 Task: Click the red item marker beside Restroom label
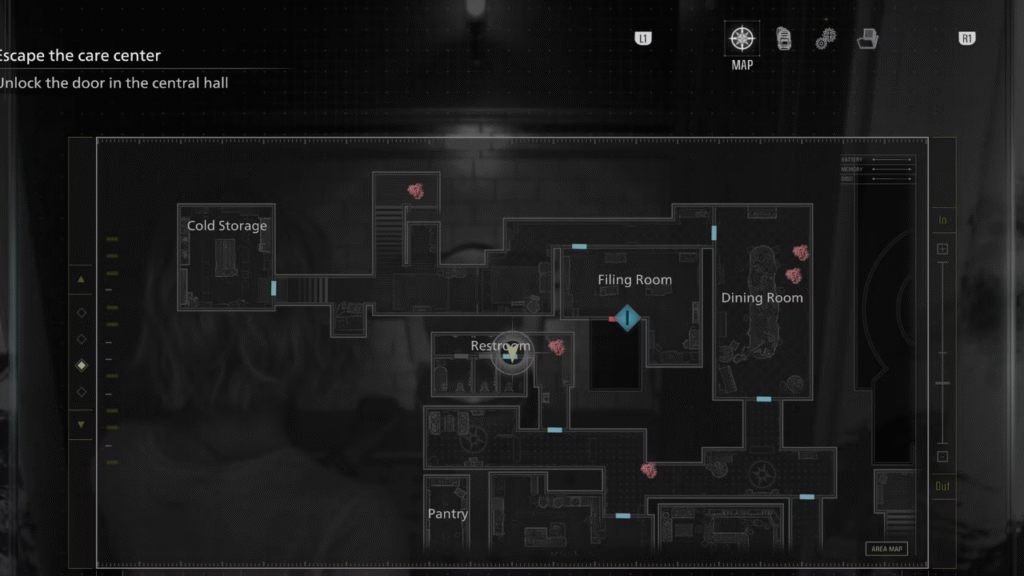point(556,346)
